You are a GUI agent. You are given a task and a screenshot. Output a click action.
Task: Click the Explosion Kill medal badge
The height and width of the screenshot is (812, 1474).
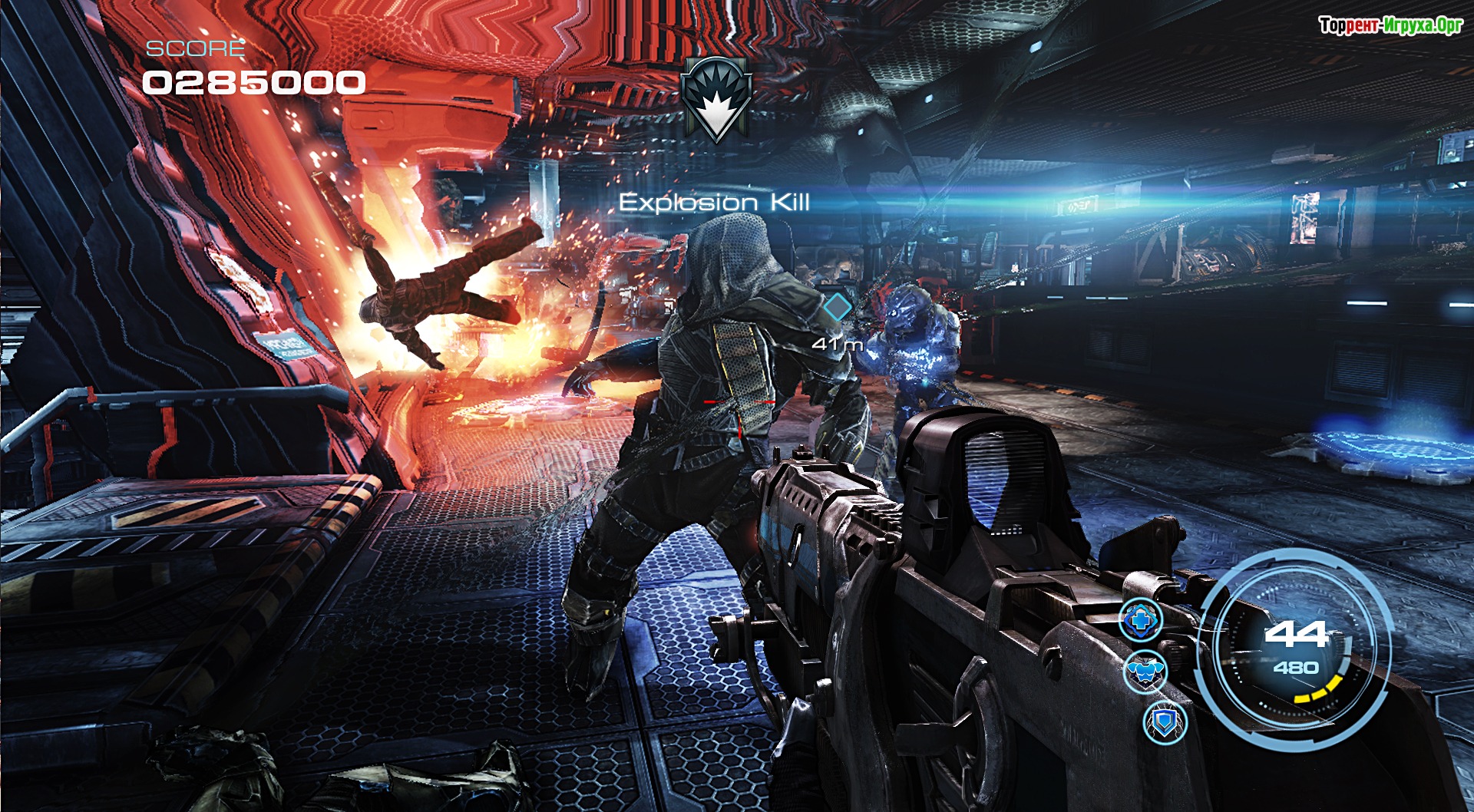point(716,99)
